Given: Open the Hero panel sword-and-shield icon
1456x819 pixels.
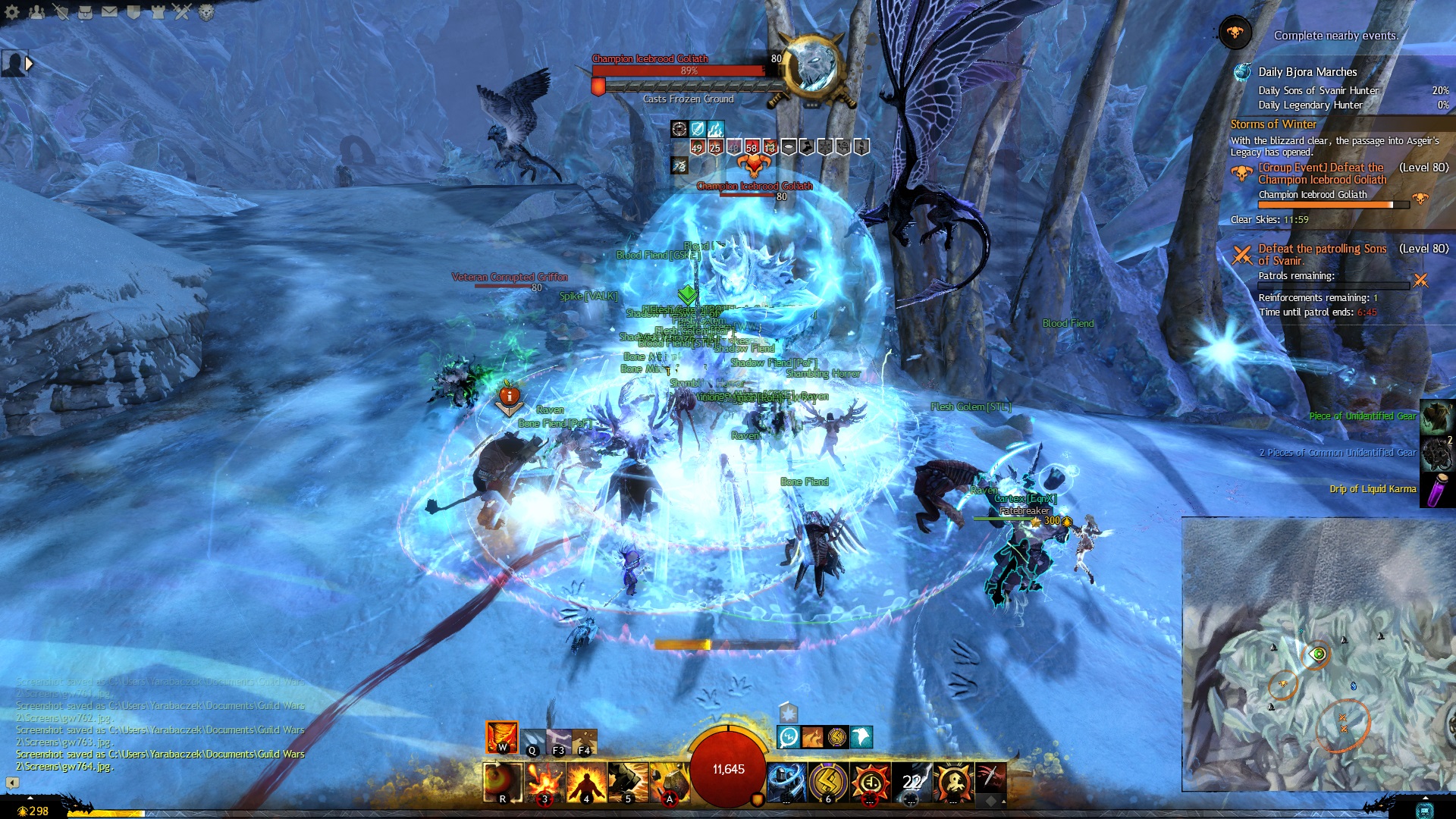Looking at the screenshot, I should tap(61, 12).
